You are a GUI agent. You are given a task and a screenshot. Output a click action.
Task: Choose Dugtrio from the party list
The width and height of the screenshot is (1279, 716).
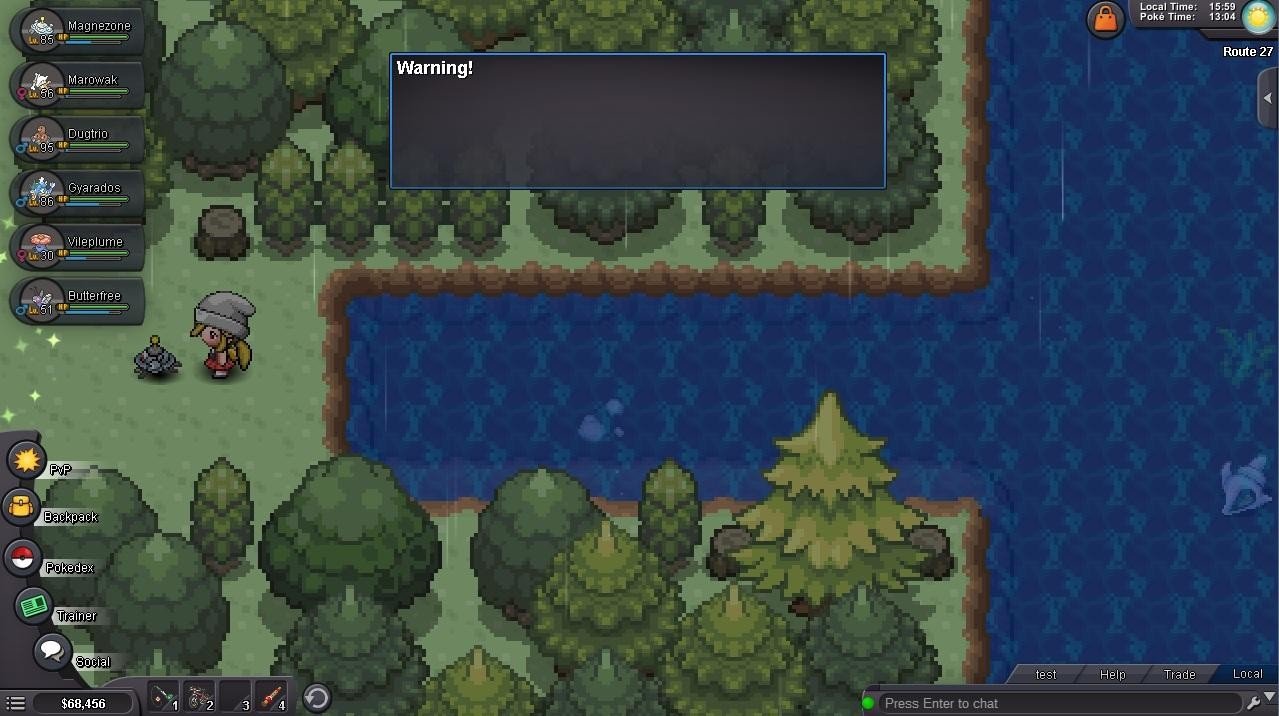click(x=78, y=139)
